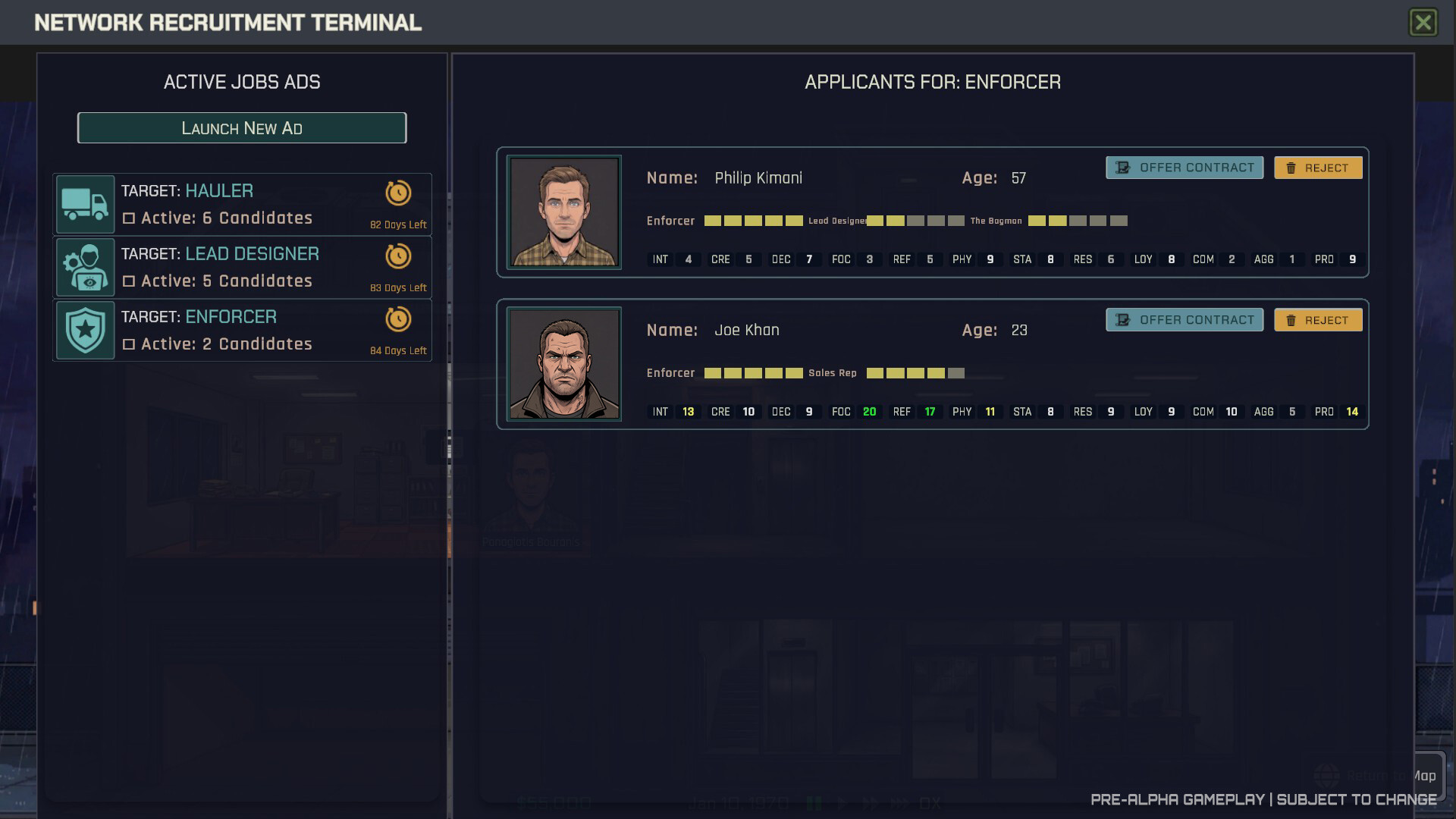Click Joe Khan's portrait thumbnail
The image size is (1456, 819).
pos(563,363)
